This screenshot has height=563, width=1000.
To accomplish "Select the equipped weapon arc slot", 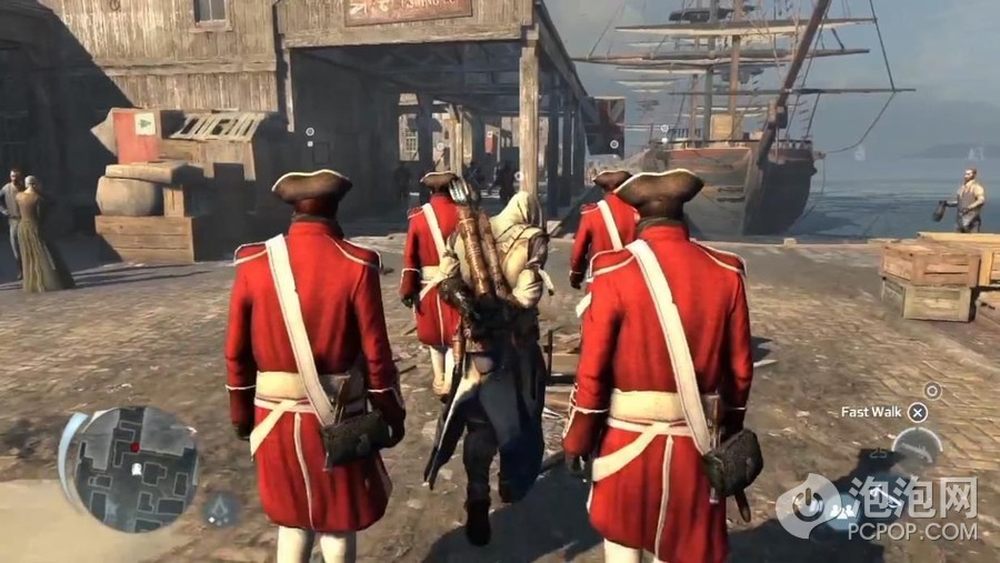I will coord(917,444).
